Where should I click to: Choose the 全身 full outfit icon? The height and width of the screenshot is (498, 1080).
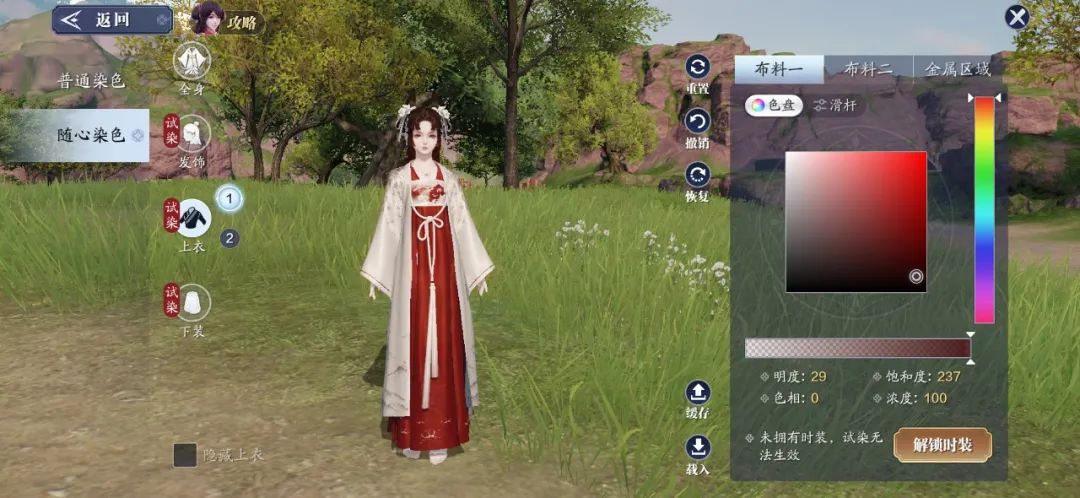pos(192,62)
